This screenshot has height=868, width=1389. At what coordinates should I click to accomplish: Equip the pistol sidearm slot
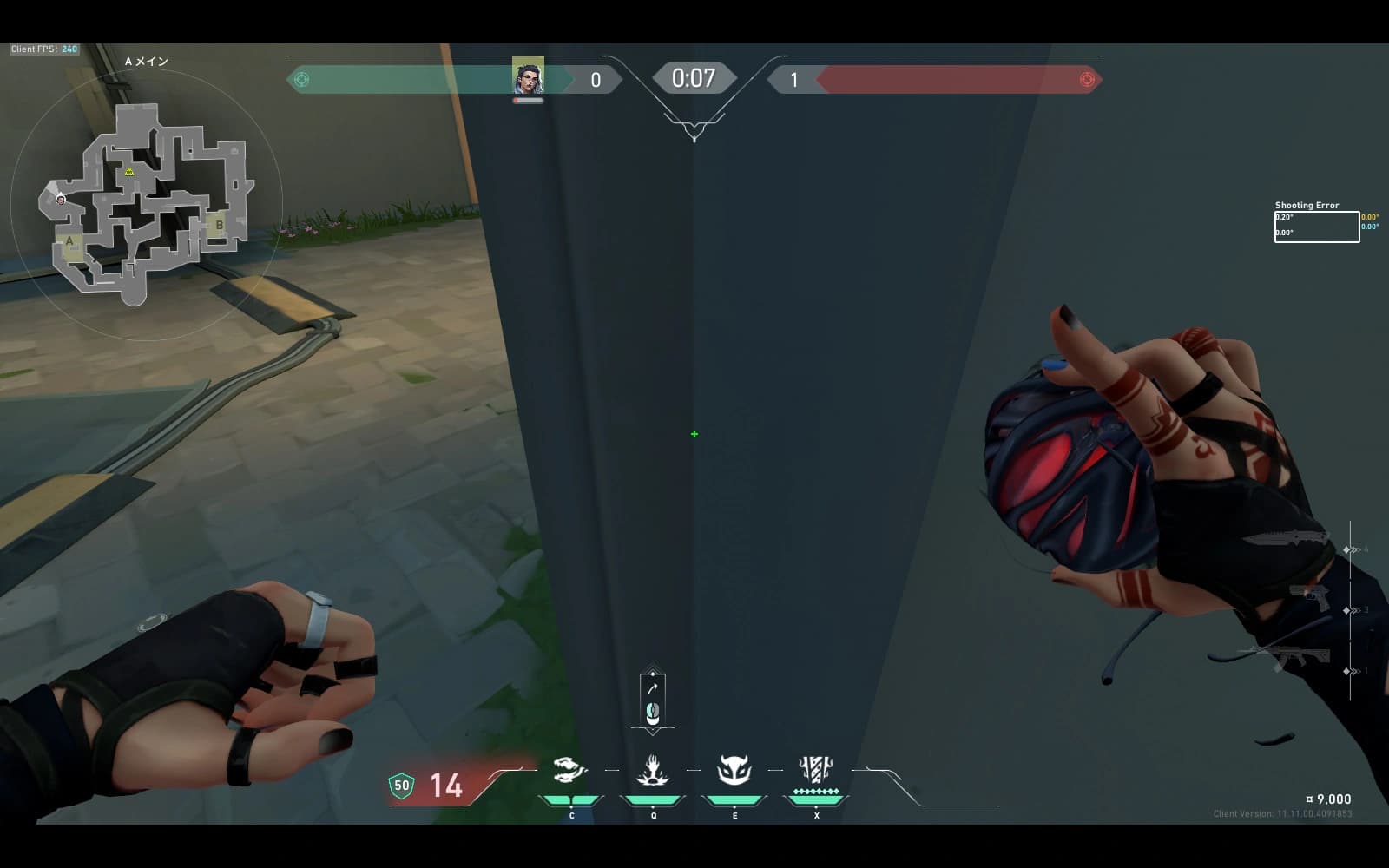(x=1311, y=598)
